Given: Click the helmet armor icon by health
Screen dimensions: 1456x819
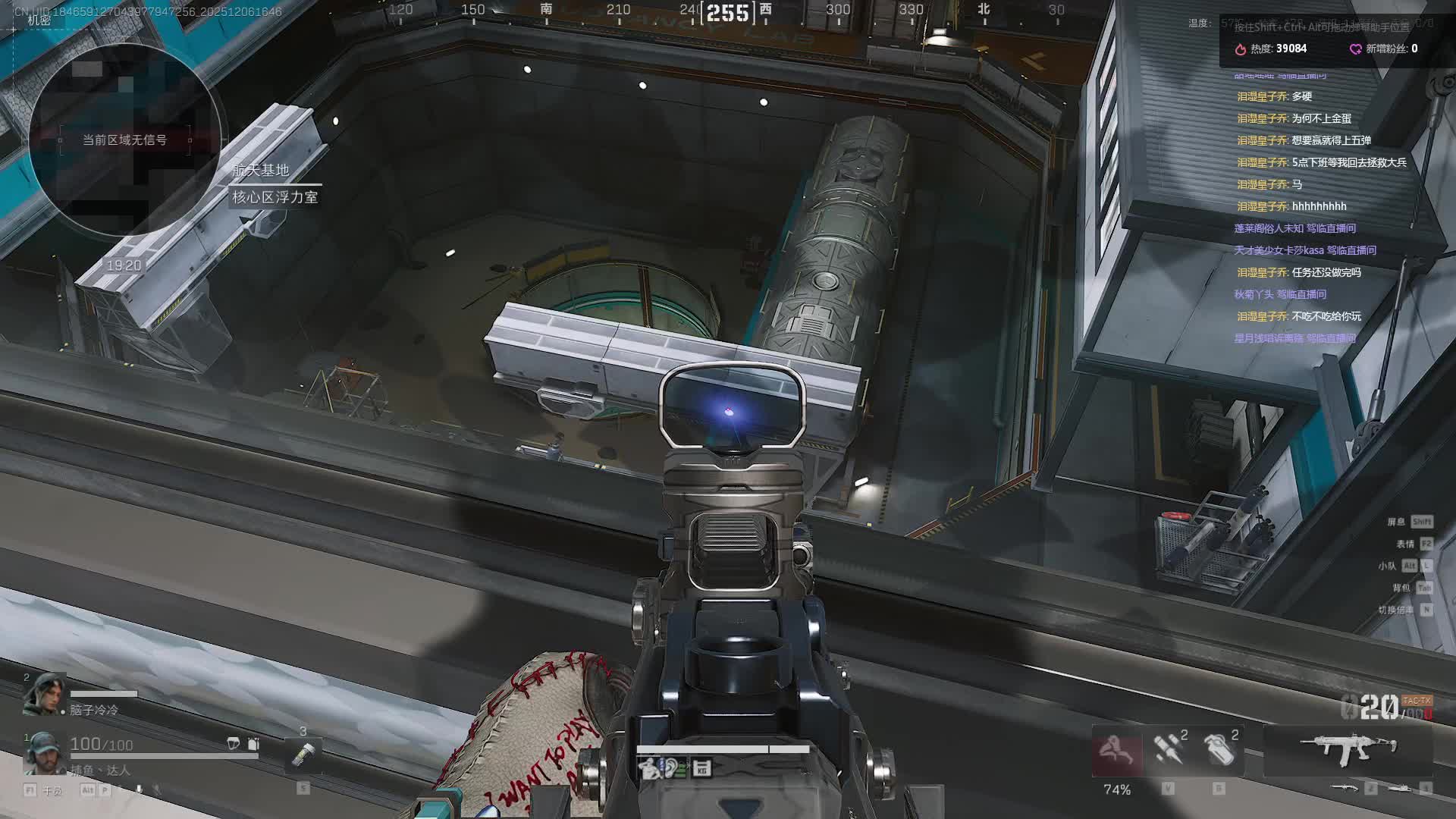Looking at the screenshot, I should point(234,744).
